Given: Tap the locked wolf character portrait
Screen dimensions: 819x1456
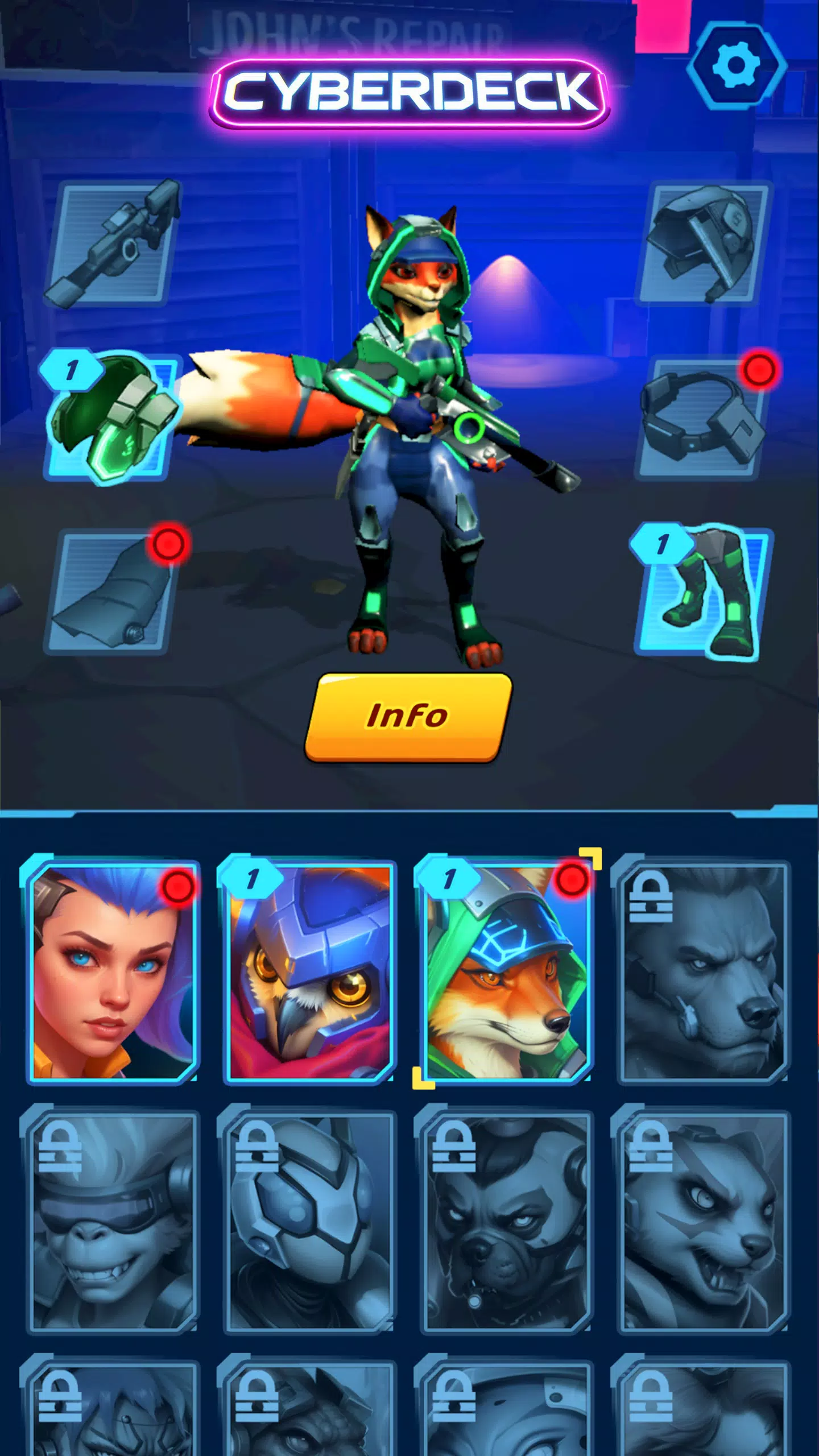Looking at the screenshot, I should 705,967.
